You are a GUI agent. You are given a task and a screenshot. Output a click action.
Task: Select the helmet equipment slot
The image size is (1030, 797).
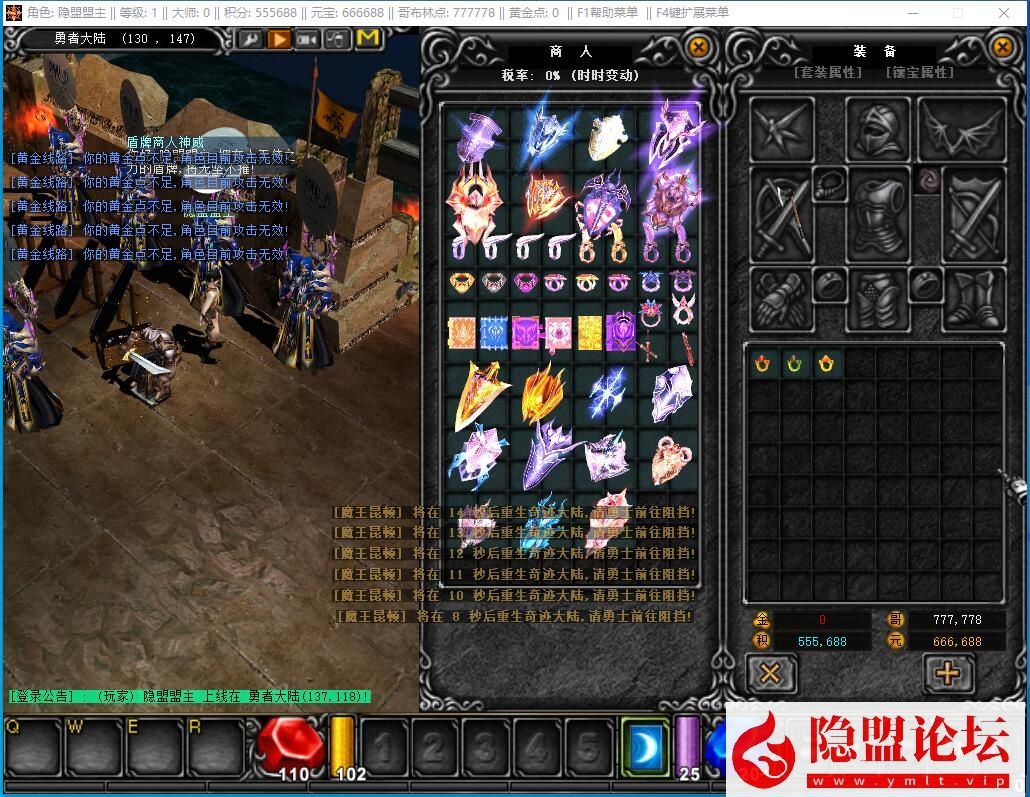coord(877,128)
